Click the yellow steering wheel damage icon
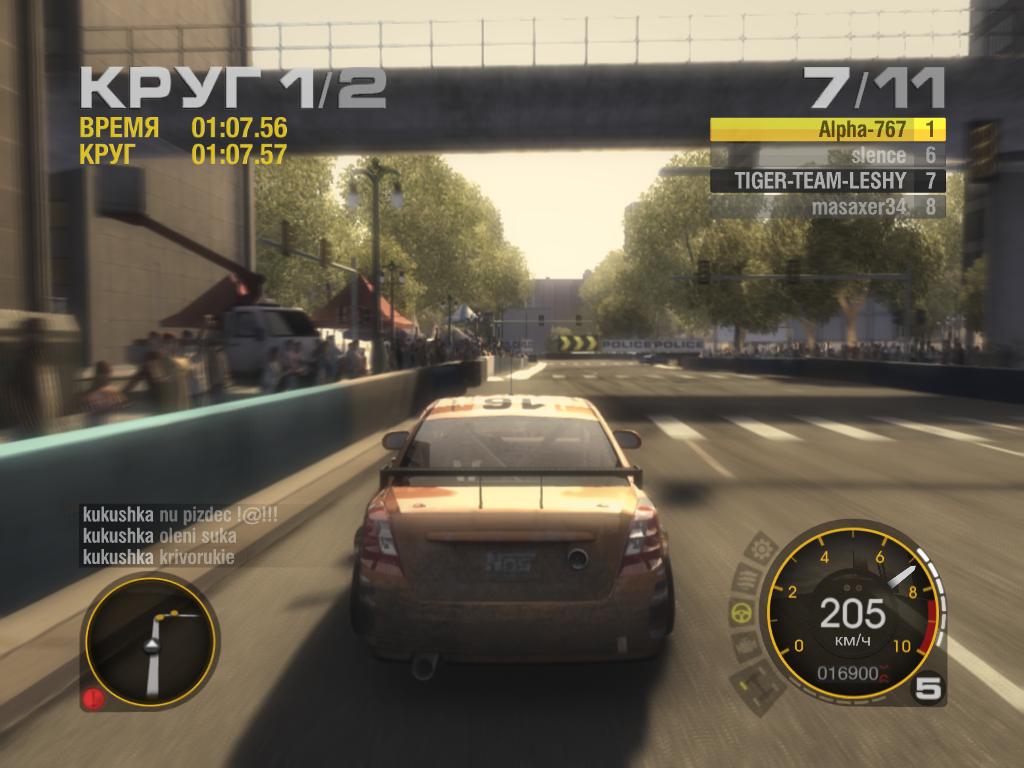The width and height of the screenshot is (1024, 768). point(739,611)
